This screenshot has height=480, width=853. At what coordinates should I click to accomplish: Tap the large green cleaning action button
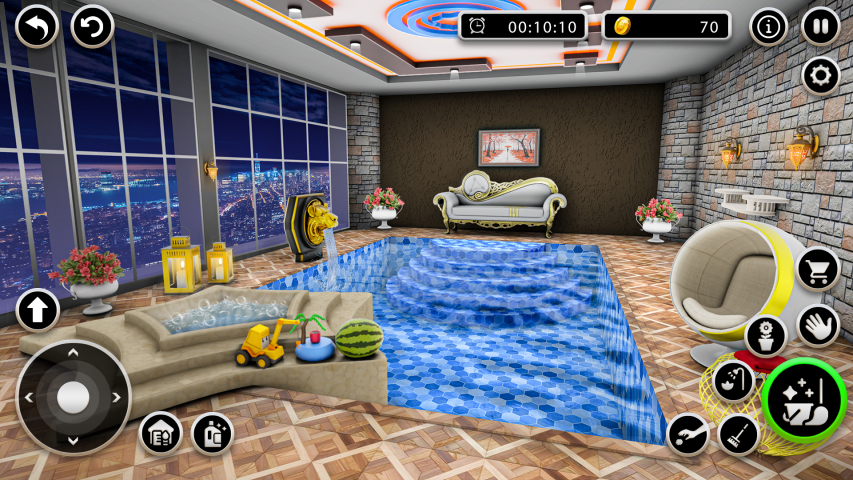click(x=804, y=400)
